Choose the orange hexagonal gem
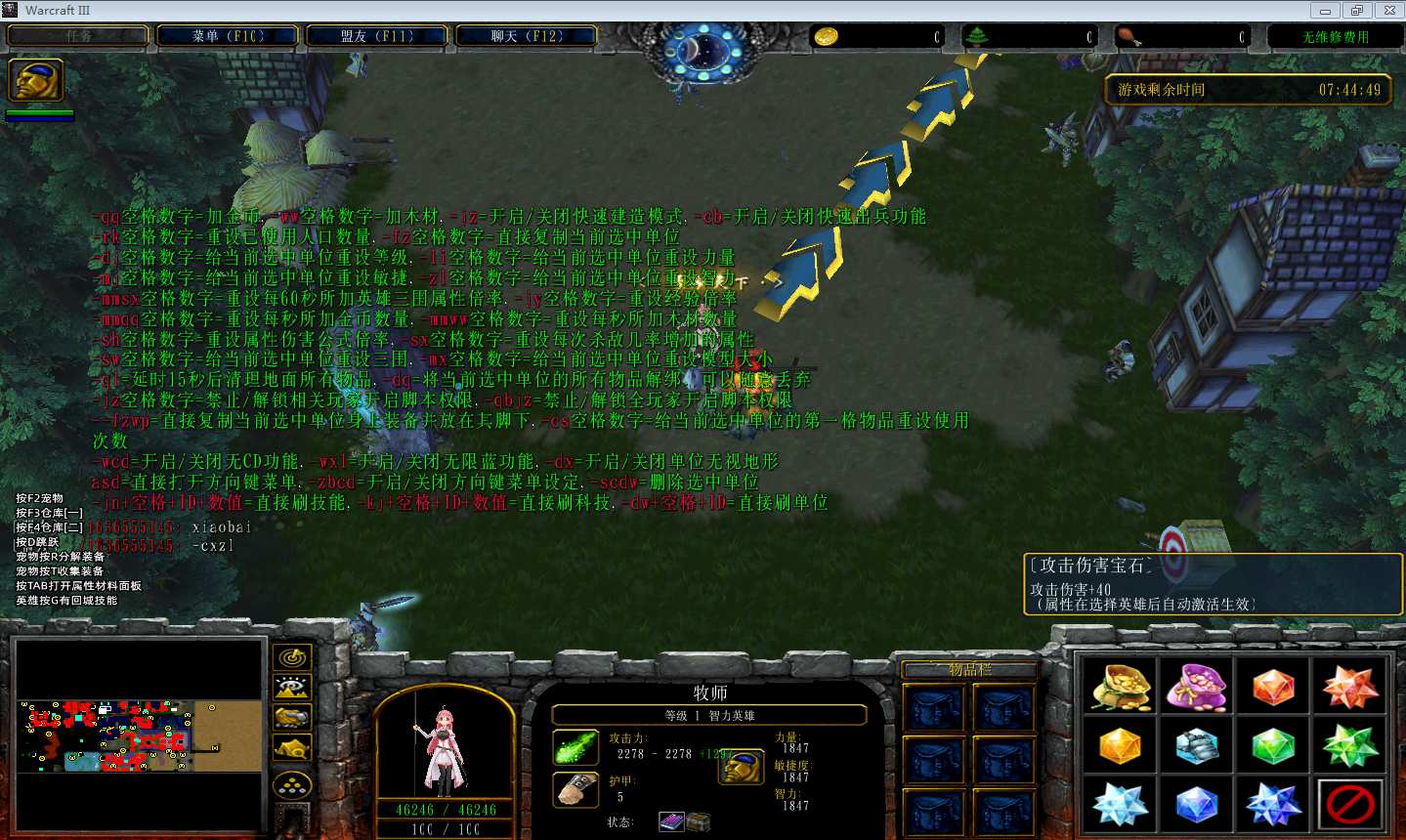 tap(1273, 687)
